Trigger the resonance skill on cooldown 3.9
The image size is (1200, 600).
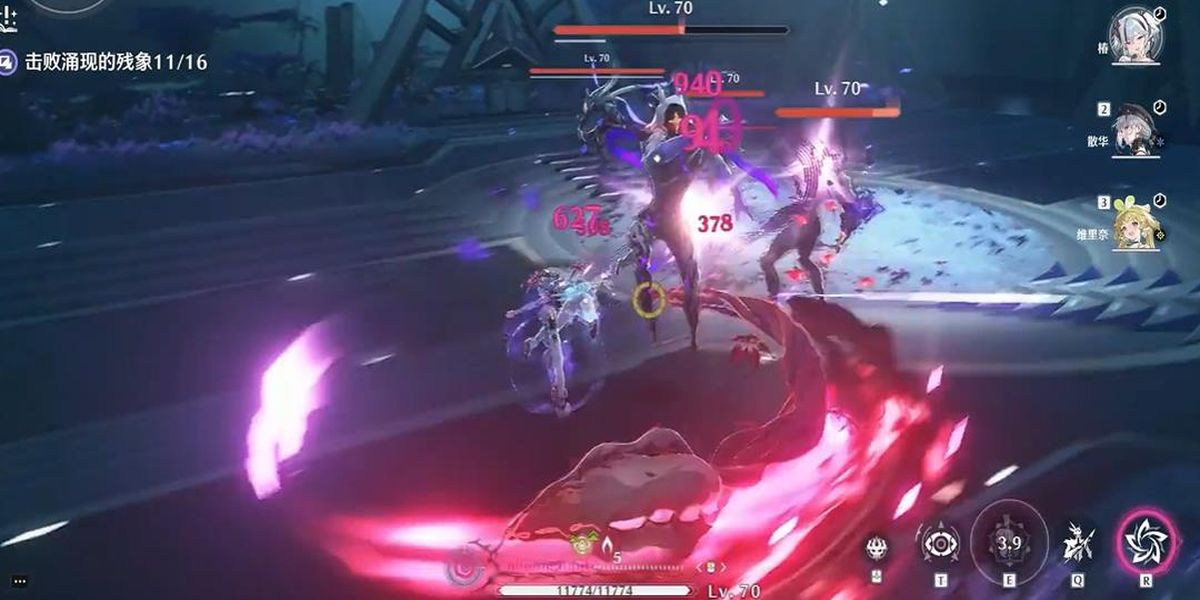1009,542
